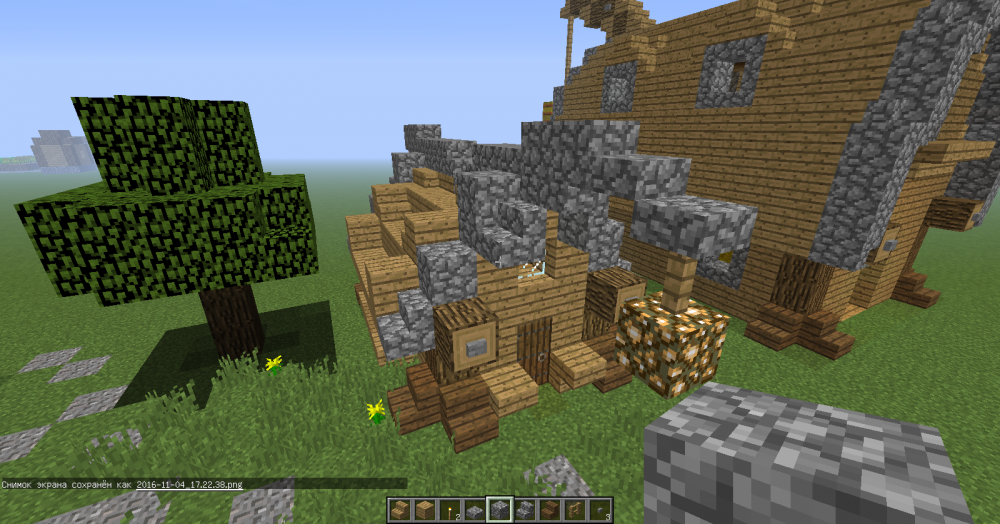Pick the cobblestone slab hotbar slot

pyautogui.click(x=474, y=511)
